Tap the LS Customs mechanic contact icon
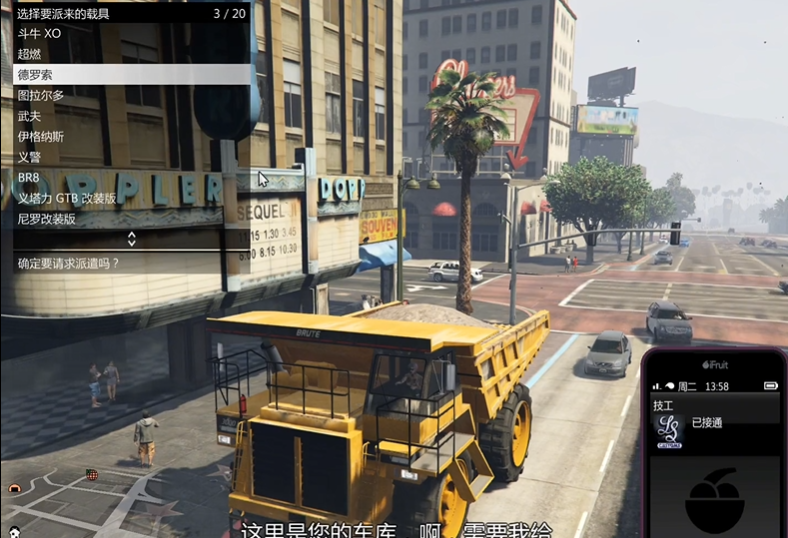The image size is (788, 538). coord(669,429)
